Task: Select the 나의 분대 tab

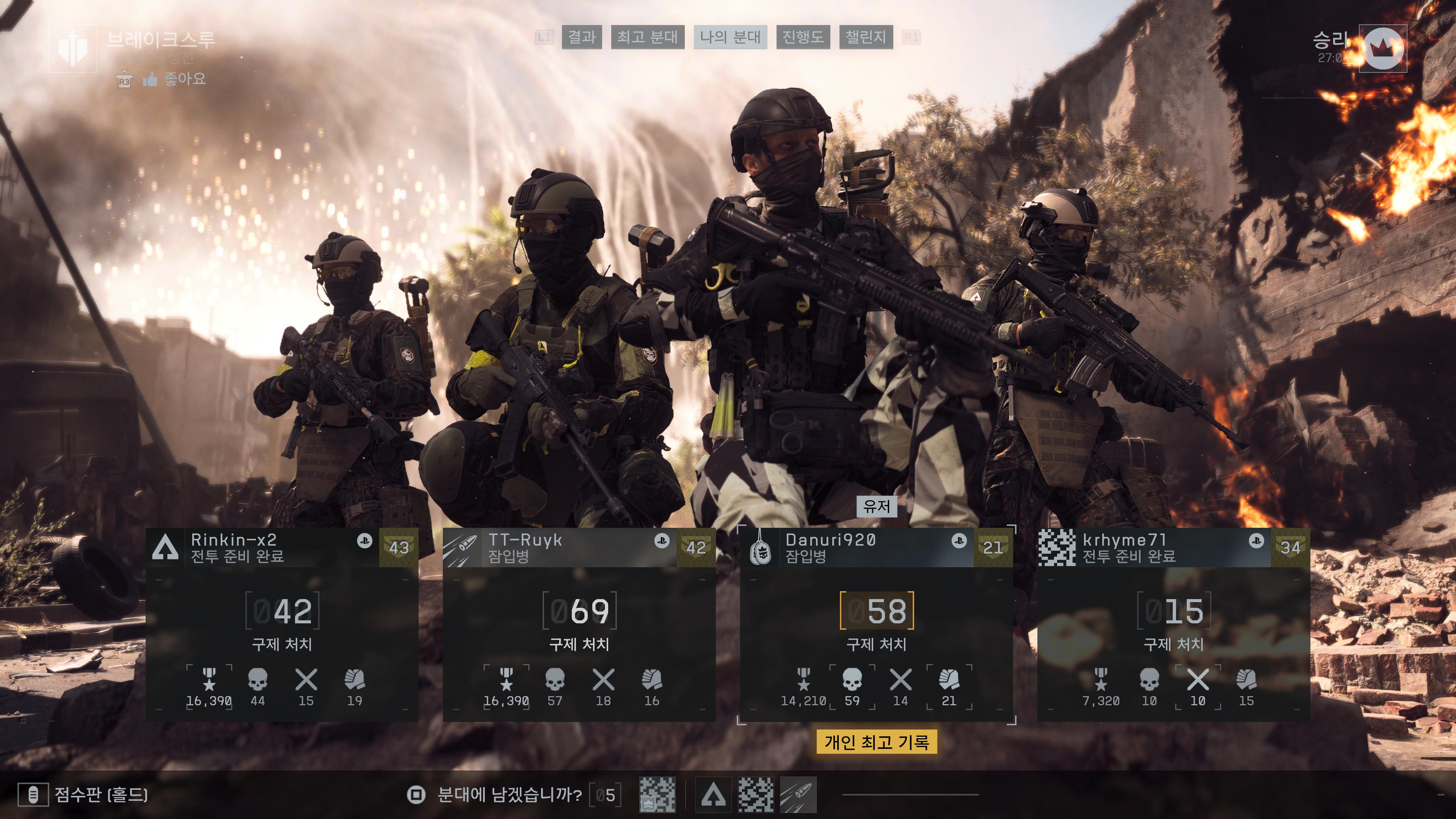Action: (730, 37)
